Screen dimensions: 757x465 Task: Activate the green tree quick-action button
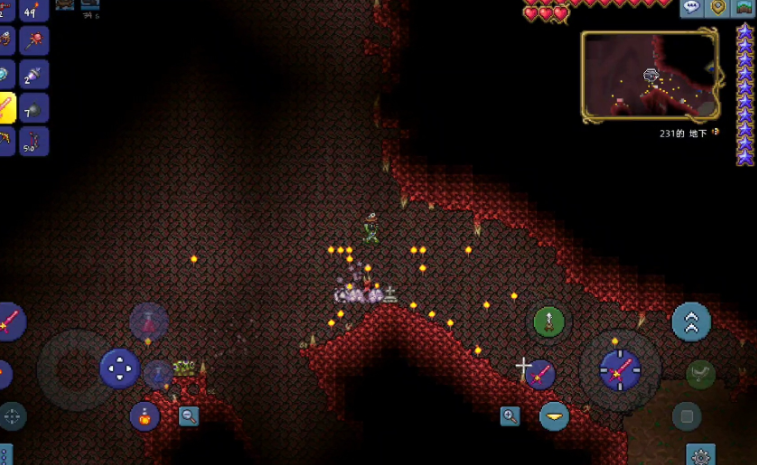click(x=548, y=322)
